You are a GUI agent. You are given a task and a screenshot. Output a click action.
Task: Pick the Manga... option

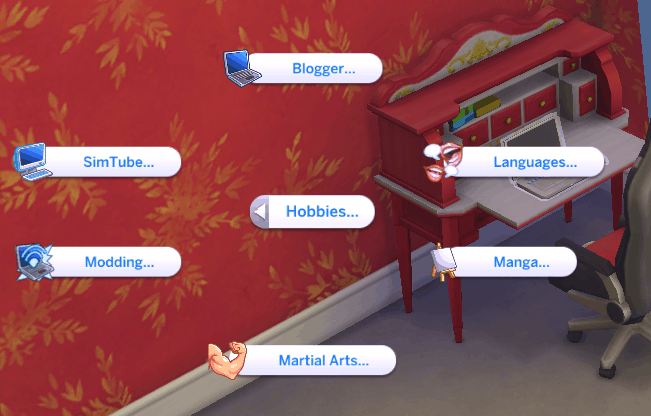point(520,262)
